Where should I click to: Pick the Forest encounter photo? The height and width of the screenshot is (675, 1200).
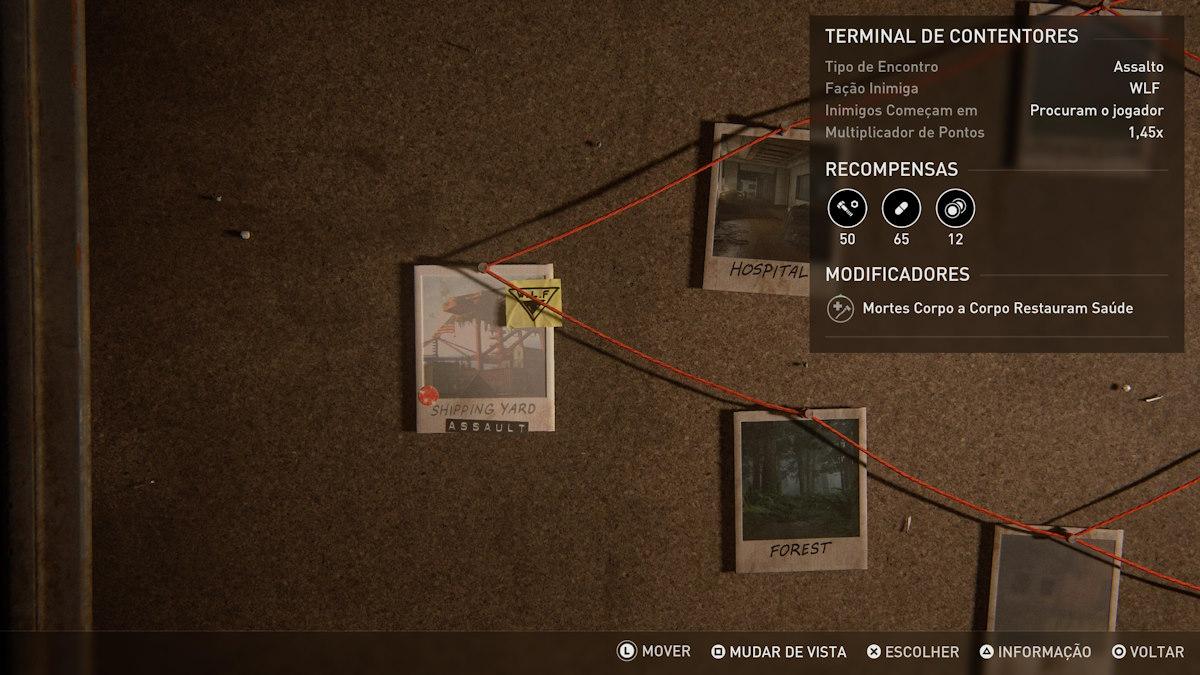[x=800, y=490]
